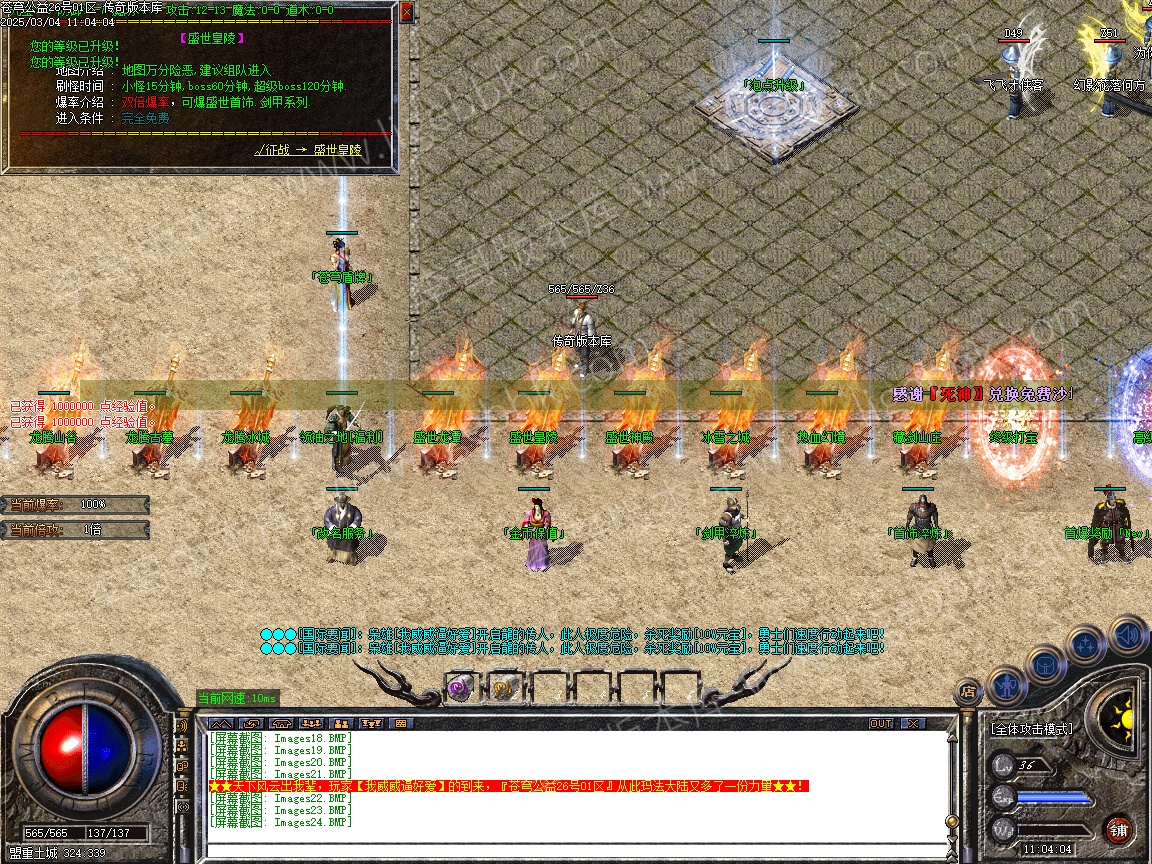This screenshot has width=1152, height=864.
Task: Click the 征战 → 盛世皇陵 link
Action: (308, 150)
